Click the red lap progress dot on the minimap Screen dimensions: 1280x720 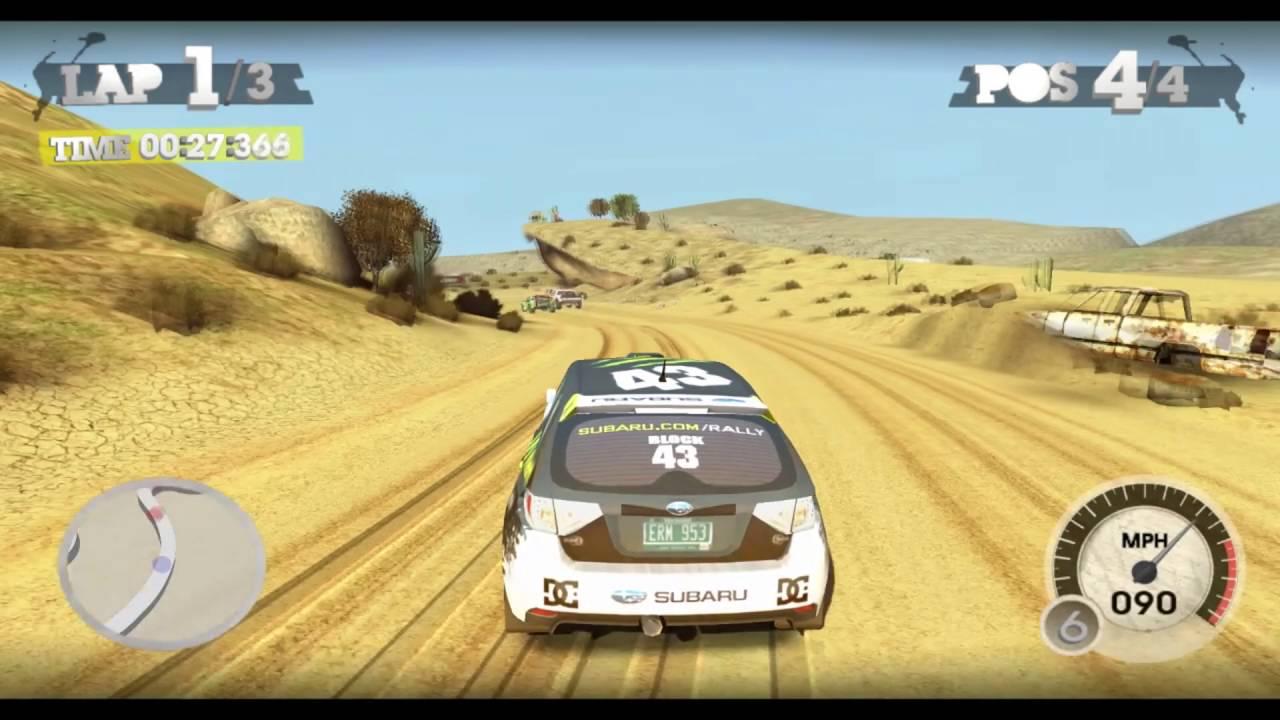(x=158, y=513)
